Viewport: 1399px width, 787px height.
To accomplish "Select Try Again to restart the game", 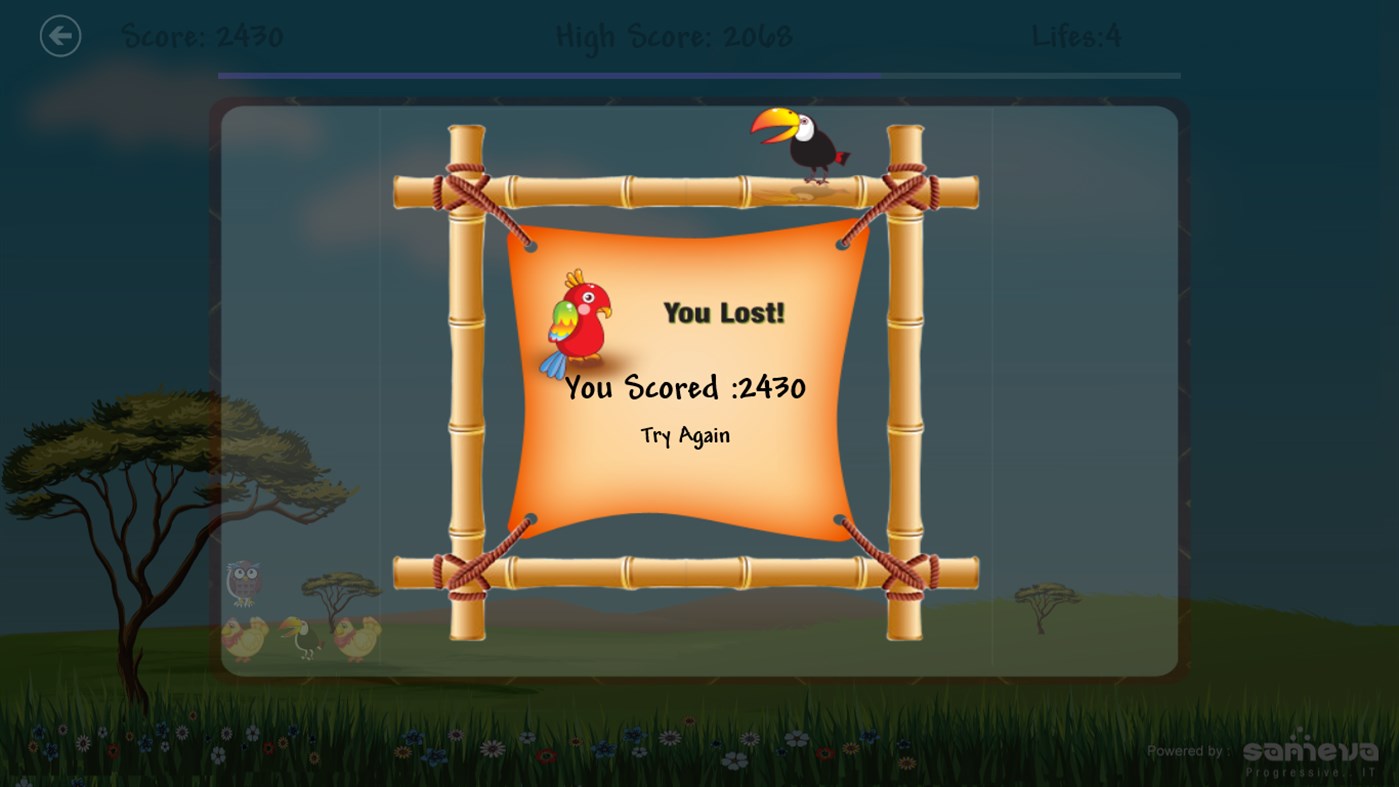I will click(x=685, y=435).
